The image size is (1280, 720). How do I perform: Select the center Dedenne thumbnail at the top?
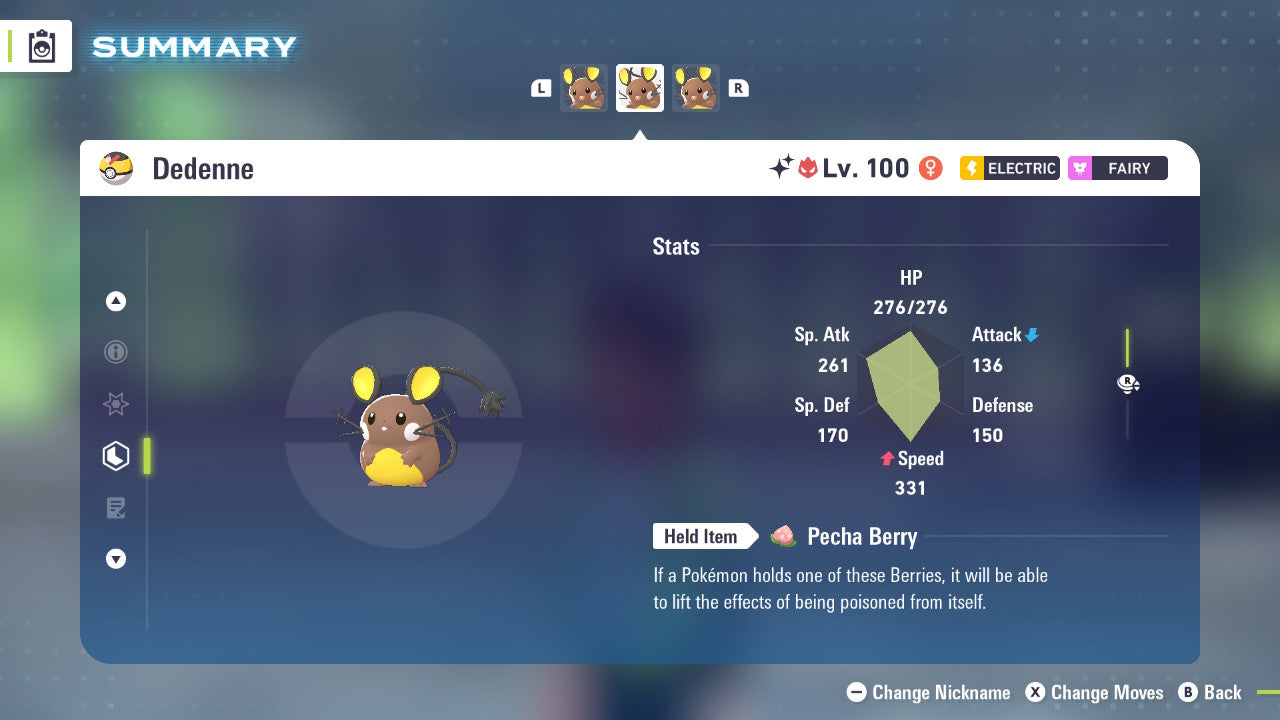639,88
